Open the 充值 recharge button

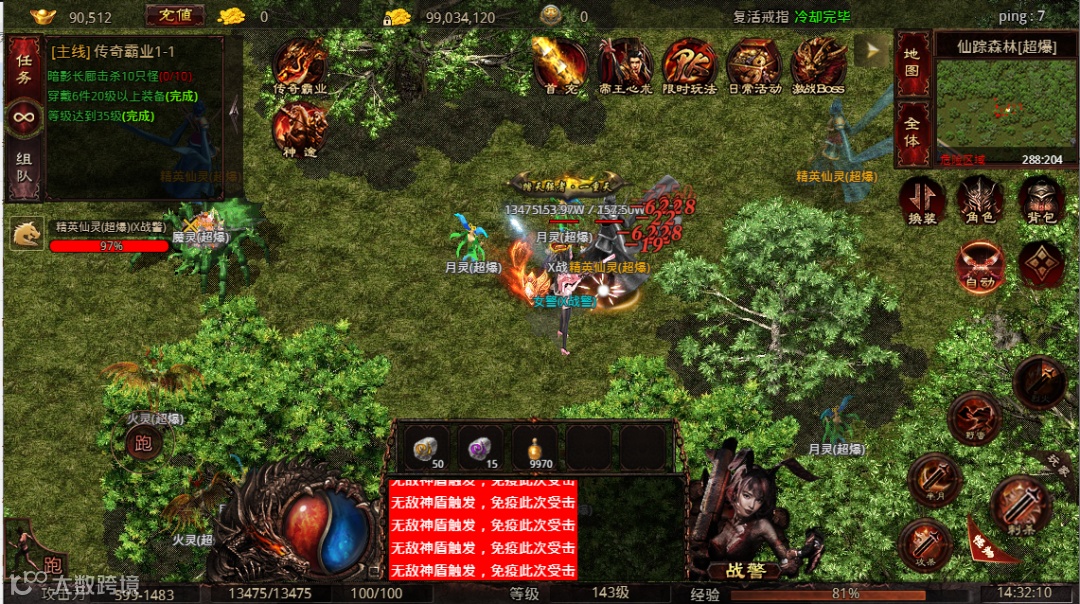[175, 15]
